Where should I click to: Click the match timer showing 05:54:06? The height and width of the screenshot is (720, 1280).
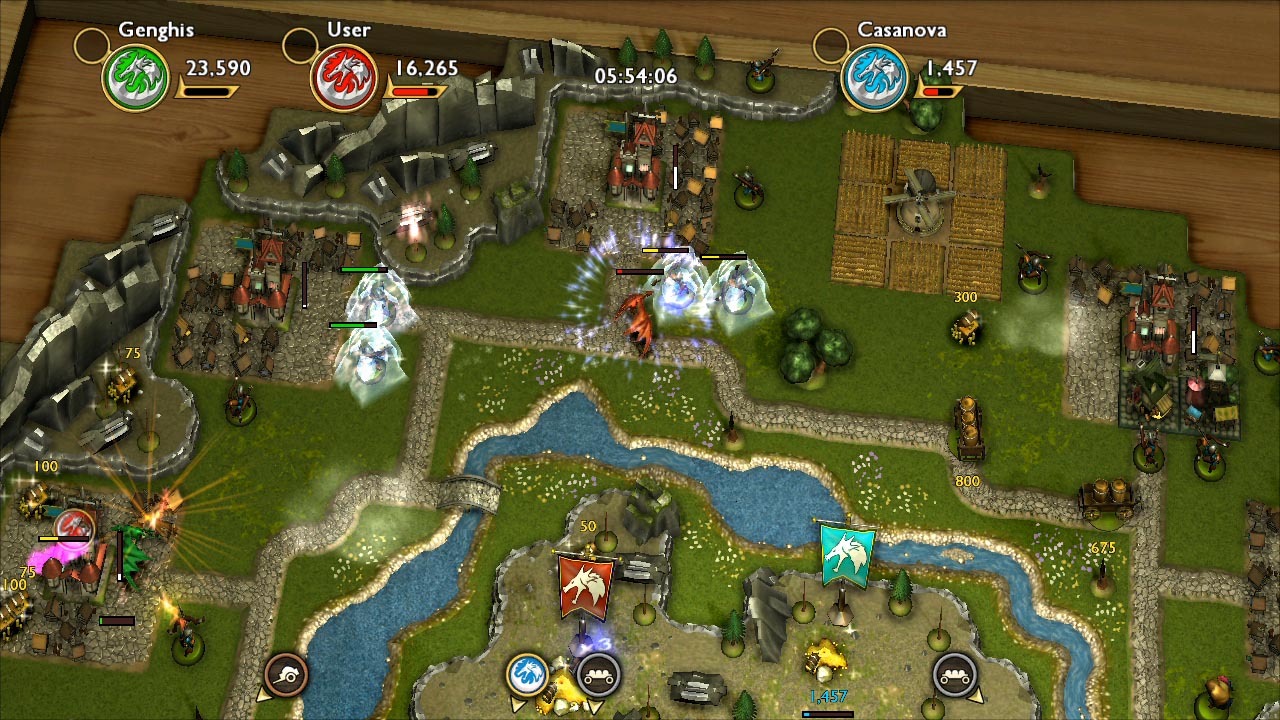(x=638, y=75)
